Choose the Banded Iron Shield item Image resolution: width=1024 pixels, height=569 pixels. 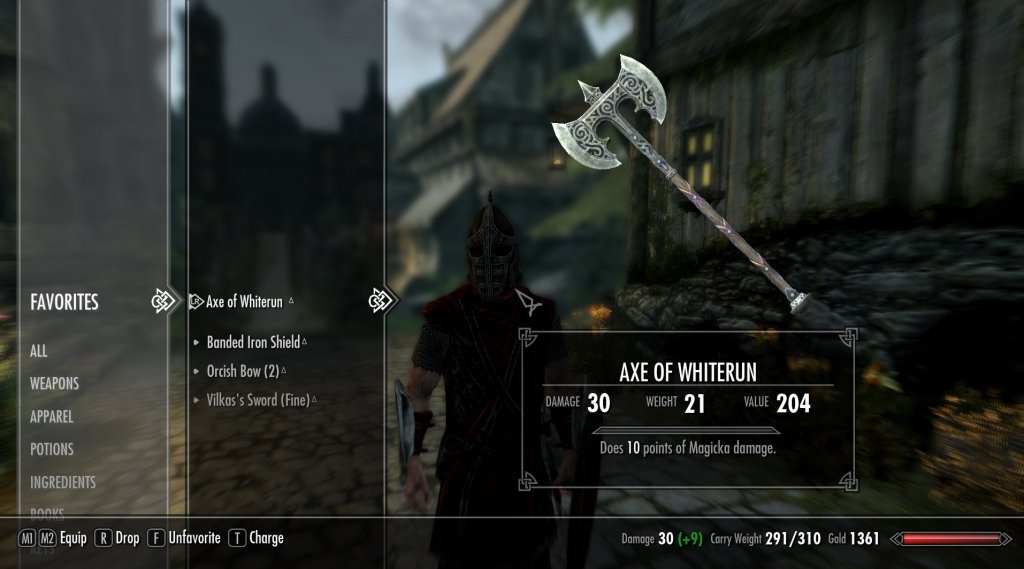click(253, 342)
